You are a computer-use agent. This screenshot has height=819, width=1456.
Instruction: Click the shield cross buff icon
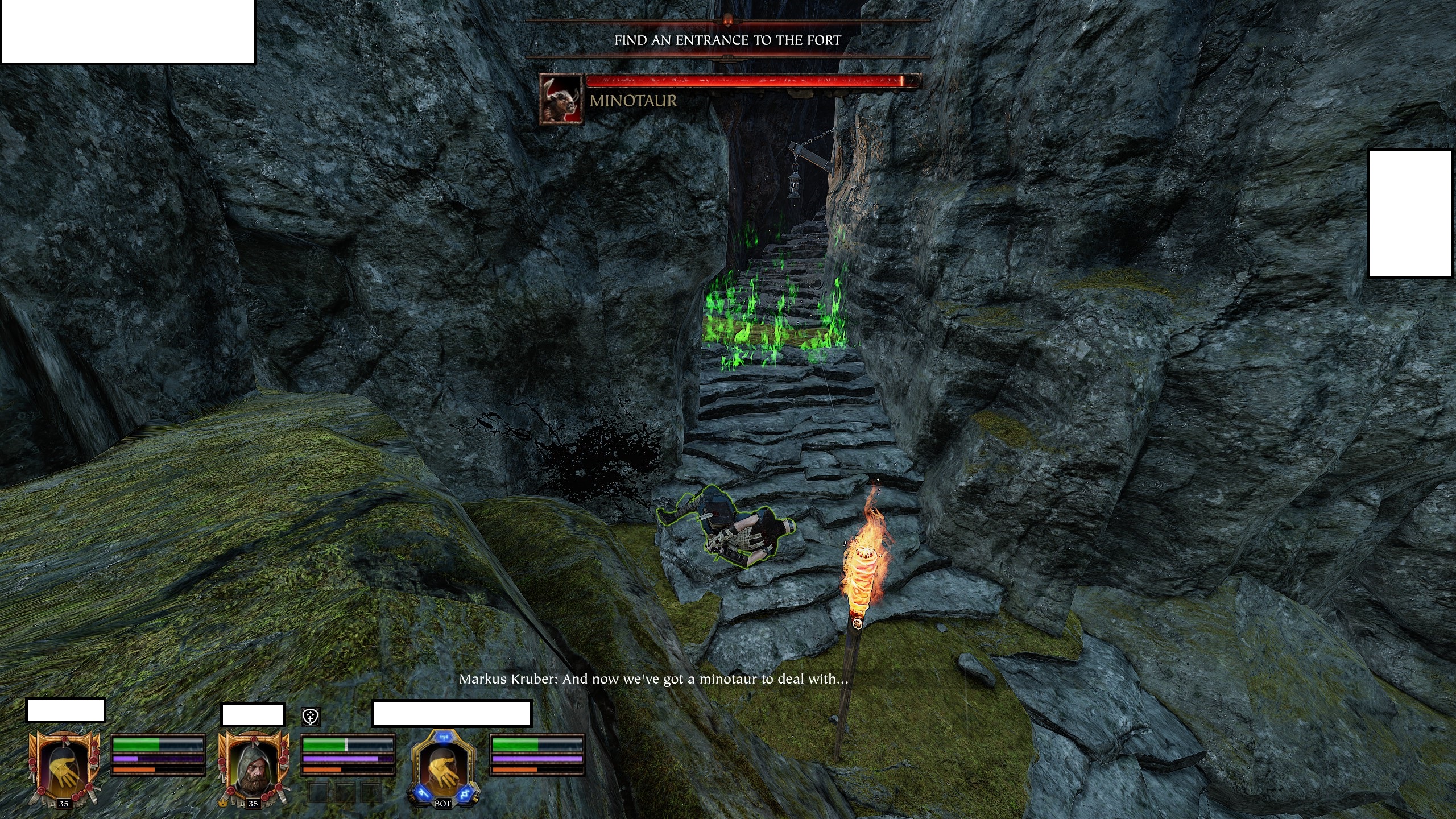coord(311,717)
